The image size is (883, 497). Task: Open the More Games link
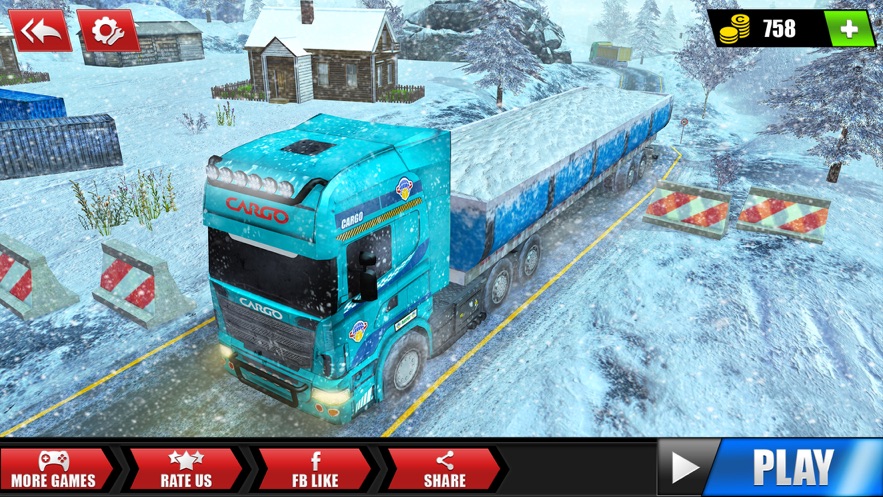point(53,469)
